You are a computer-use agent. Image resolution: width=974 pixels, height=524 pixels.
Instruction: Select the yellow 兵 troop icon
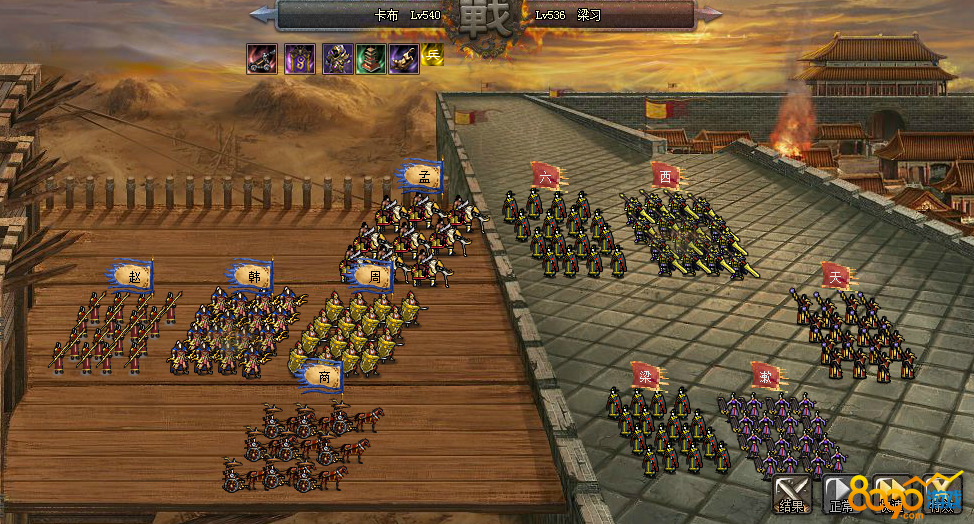click(432, 55)
